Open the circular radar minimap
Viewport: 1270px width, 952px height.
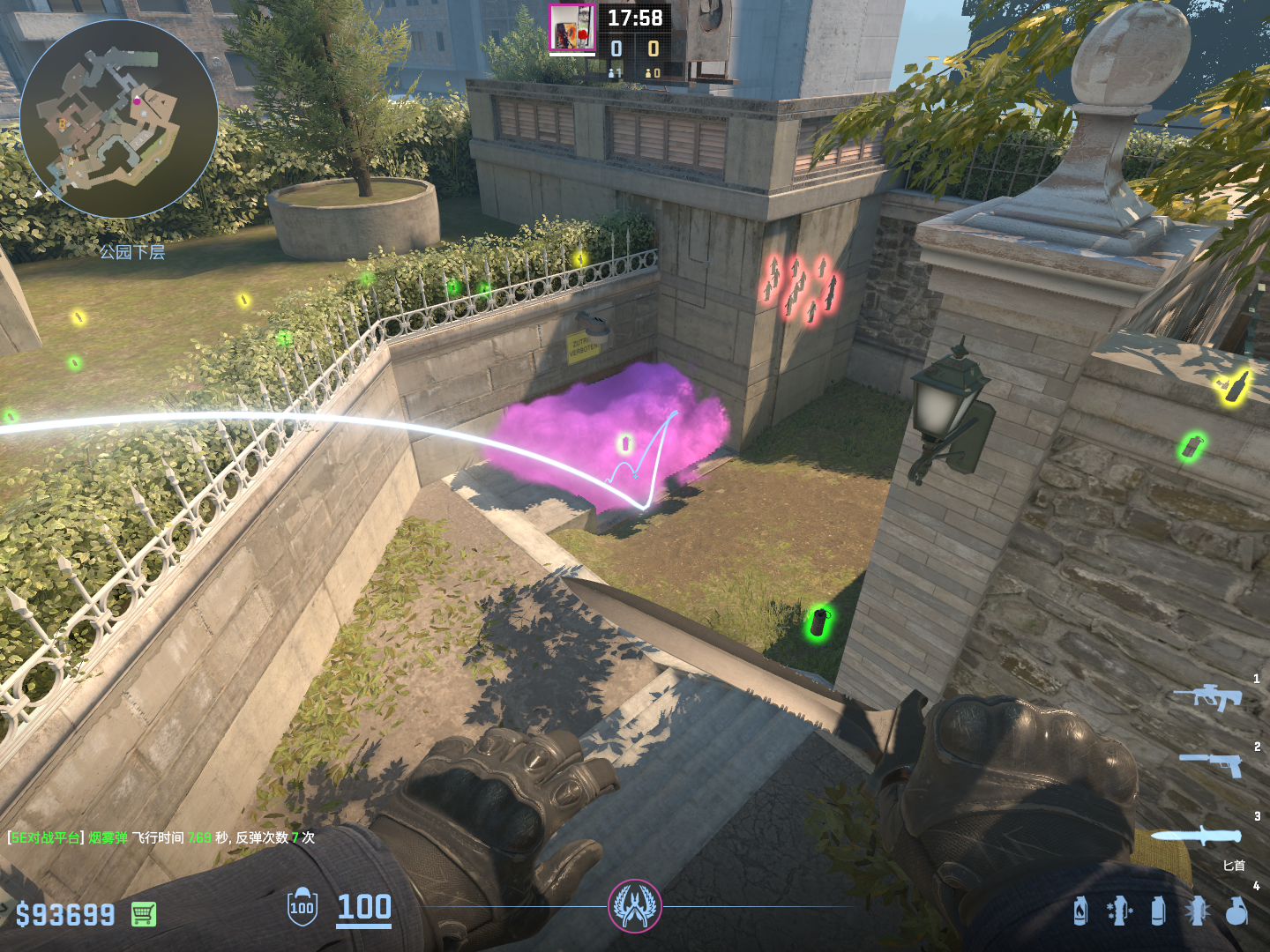(x=119, y=119)
